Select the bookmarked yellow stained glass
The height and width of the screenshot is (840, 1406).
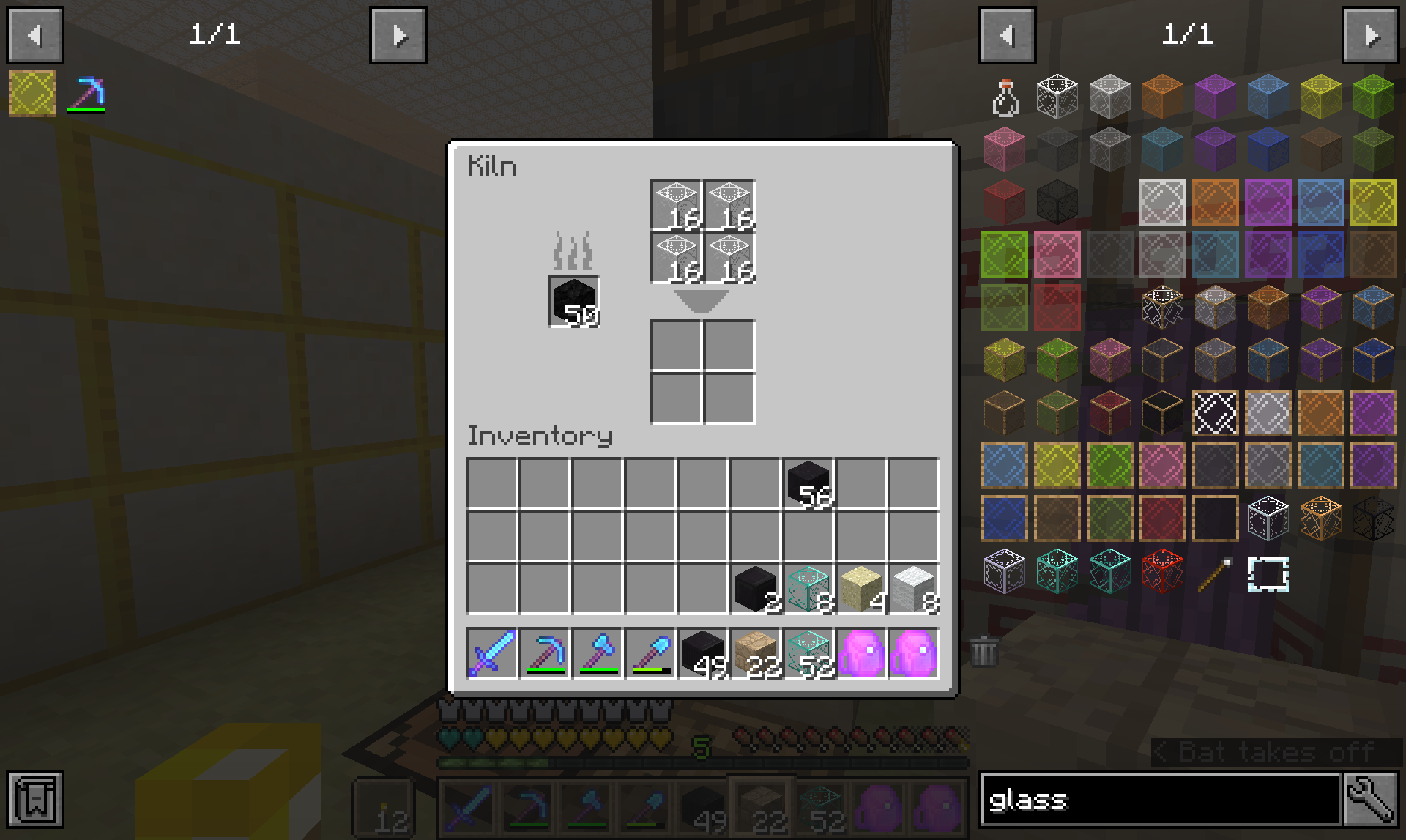click(x=31, y=93)
